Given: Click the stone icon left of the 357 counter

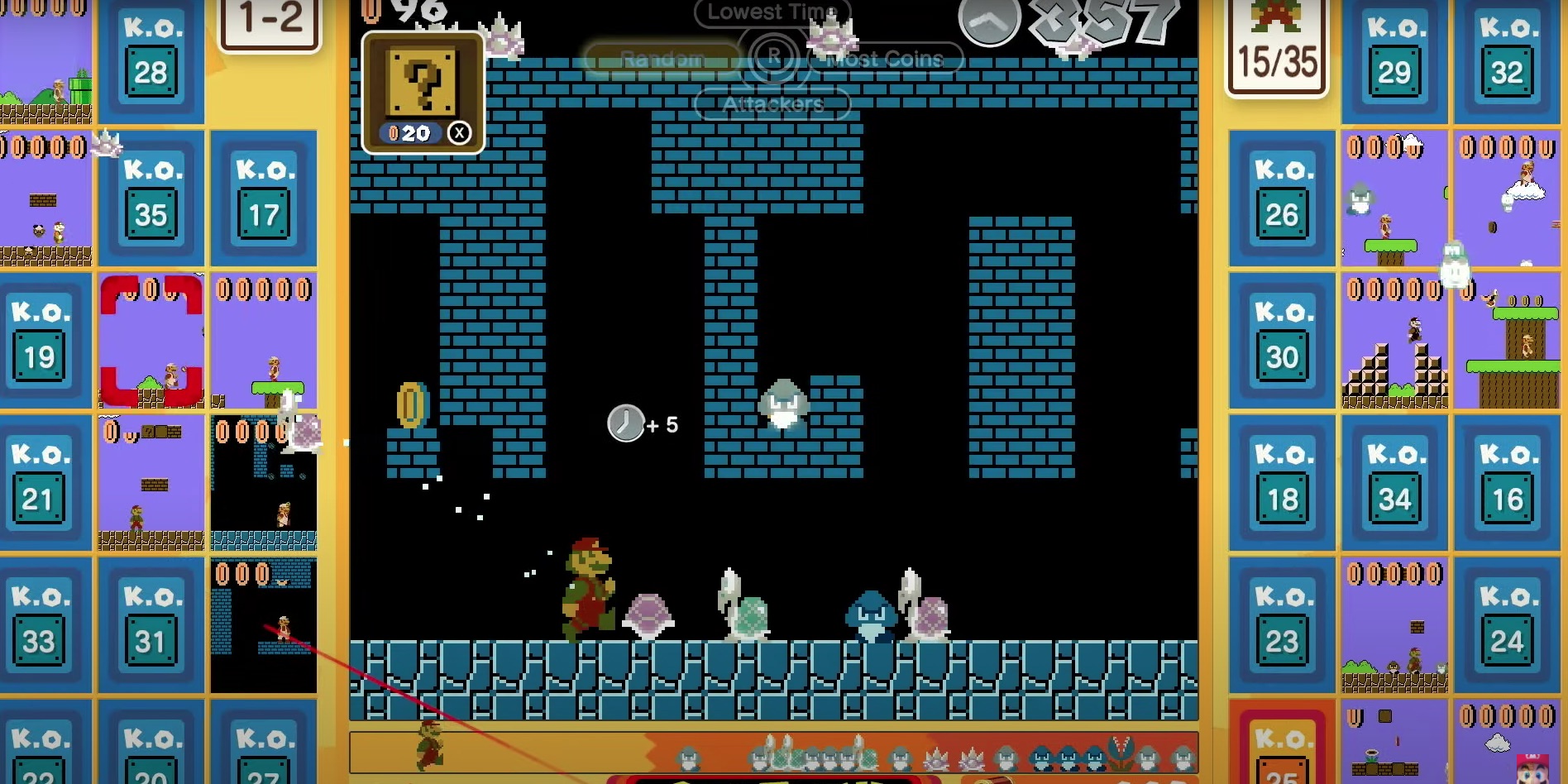Looking at the screenshot, I should [x=989, y=21].
